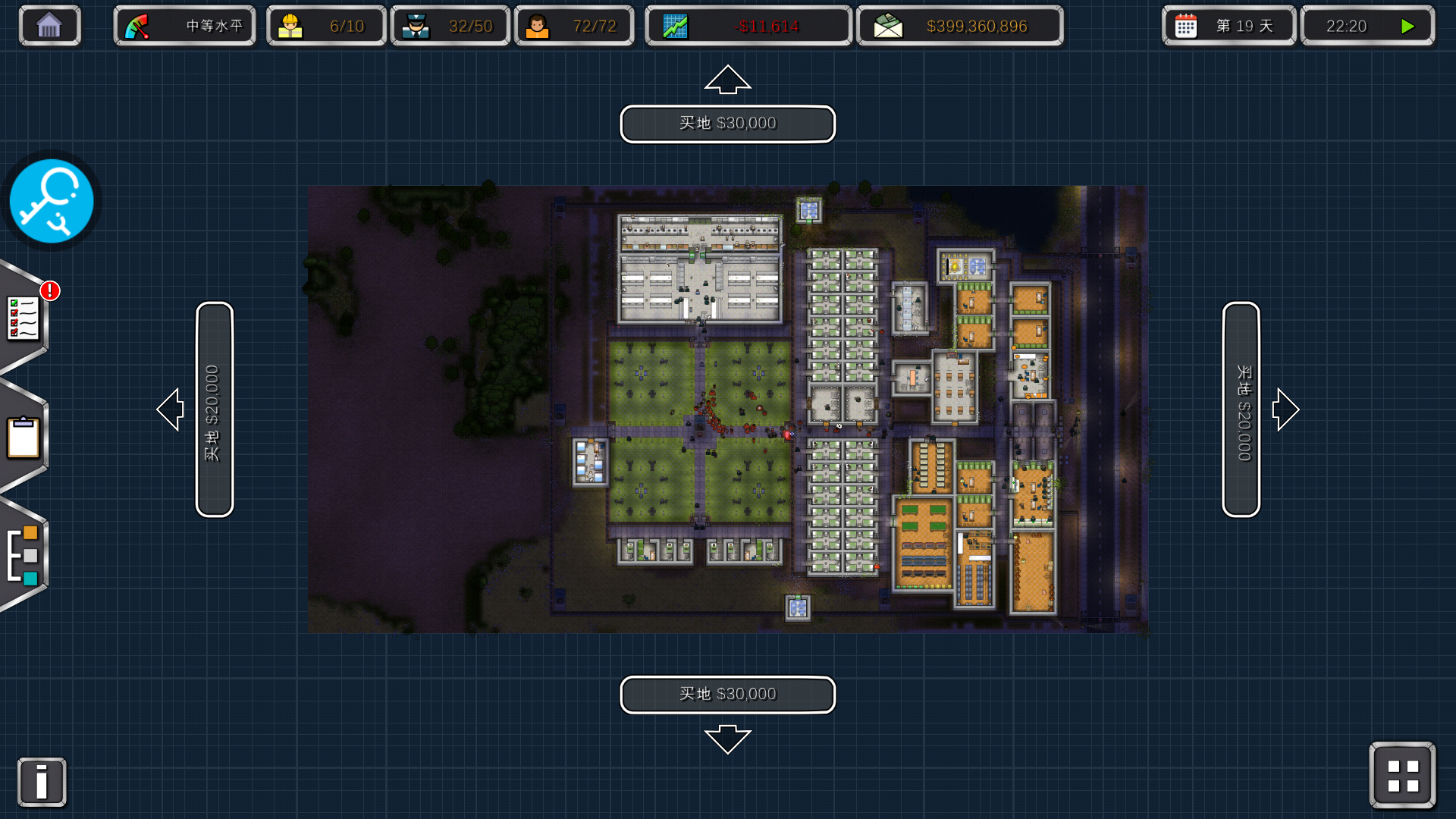Open the magnifier search tool
The width and height of the screenshot is (1456, 819).
tap(52, 201)
